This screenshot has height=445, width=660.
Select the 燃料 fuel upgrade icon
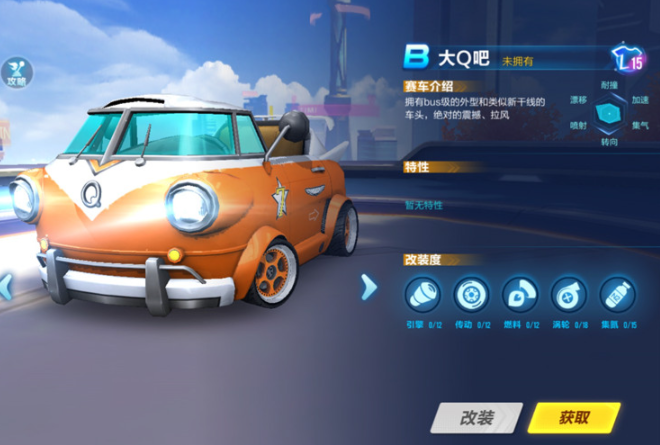point(519,294)
